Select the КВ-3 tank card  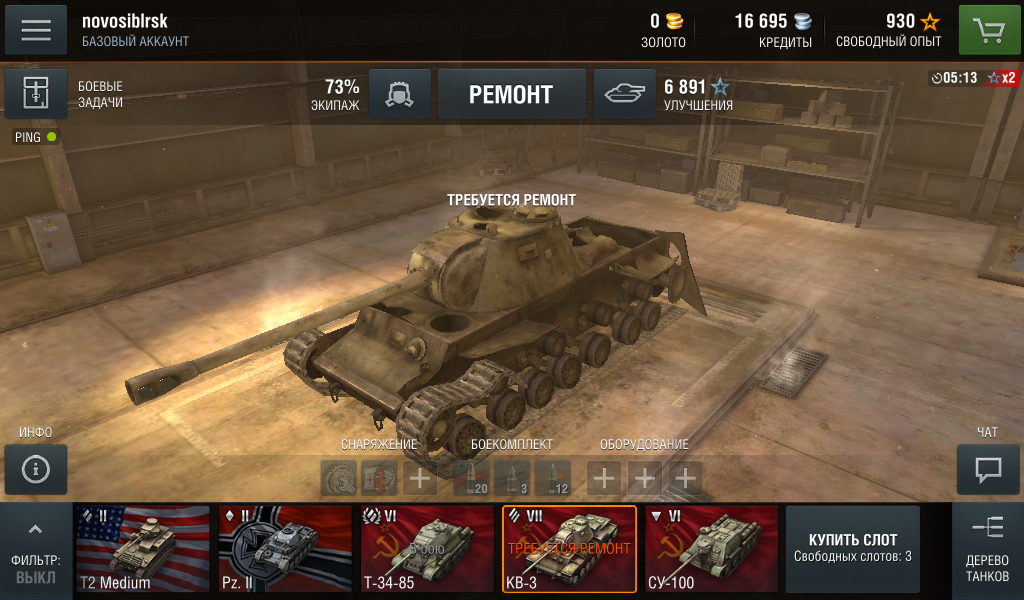pos(569,550)
